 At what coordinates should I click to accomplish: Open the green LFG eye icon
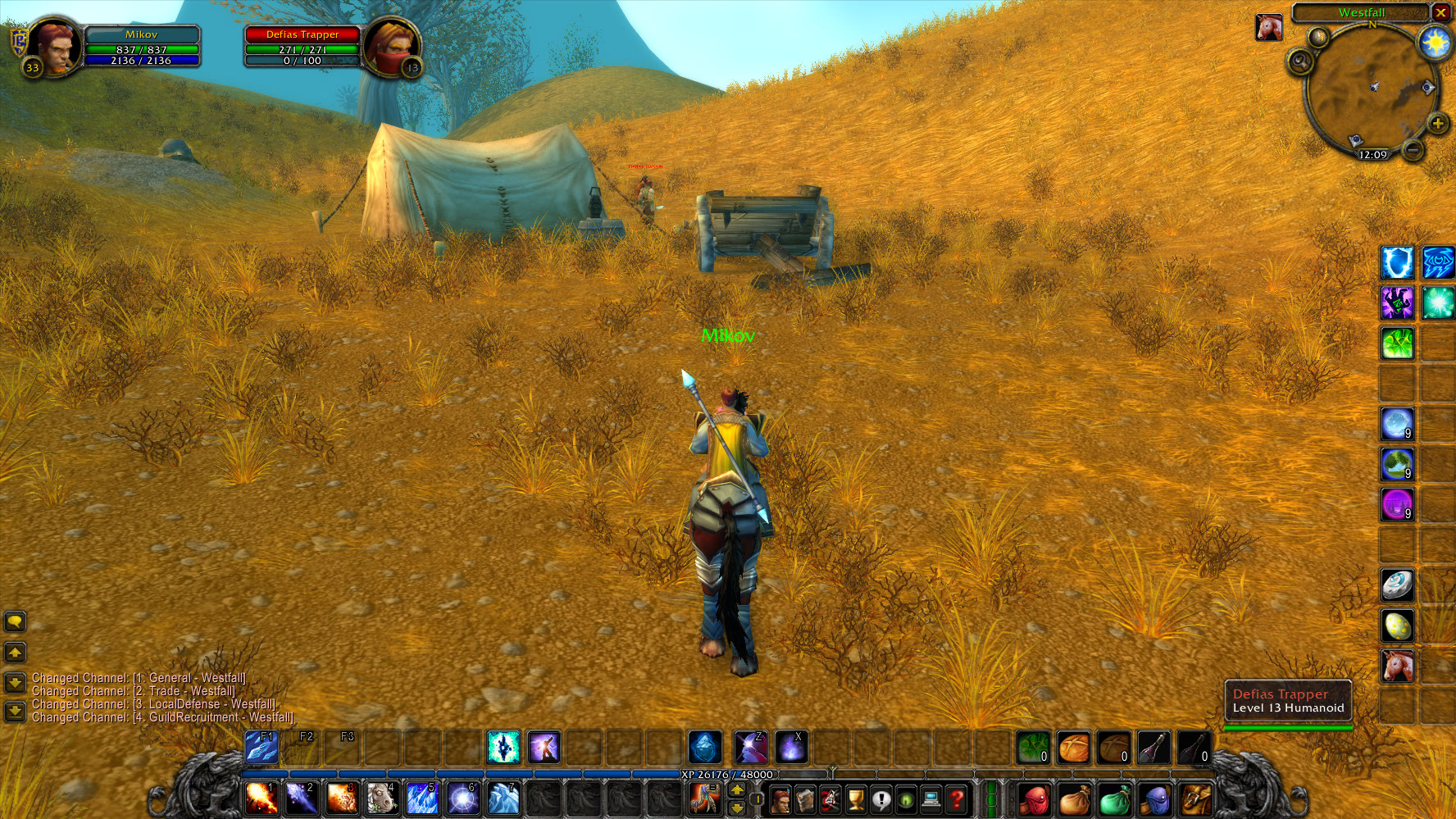click(904, 800)
